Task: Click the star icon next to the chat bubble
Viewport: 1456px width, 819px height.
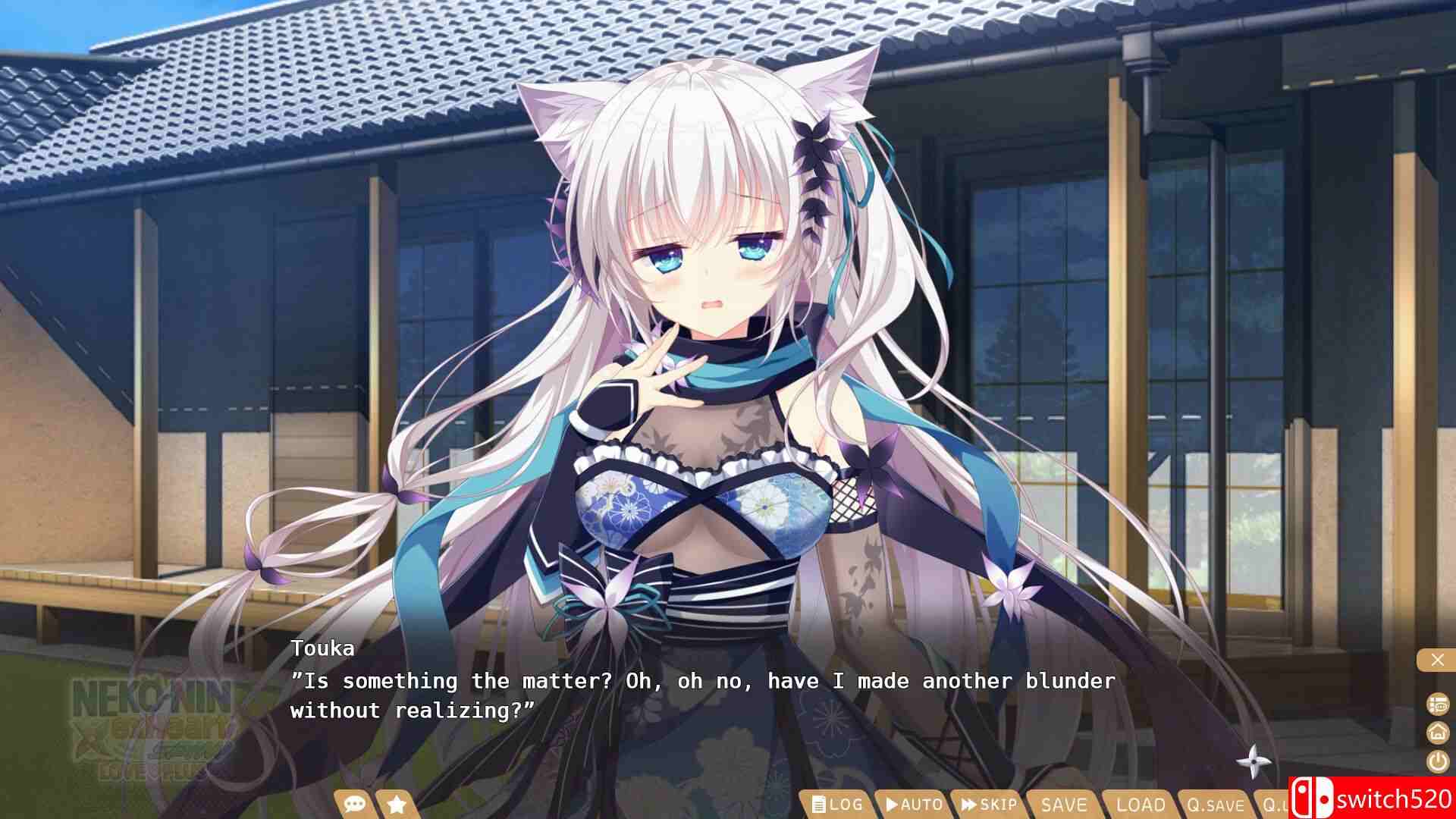Action: (397, 805)
